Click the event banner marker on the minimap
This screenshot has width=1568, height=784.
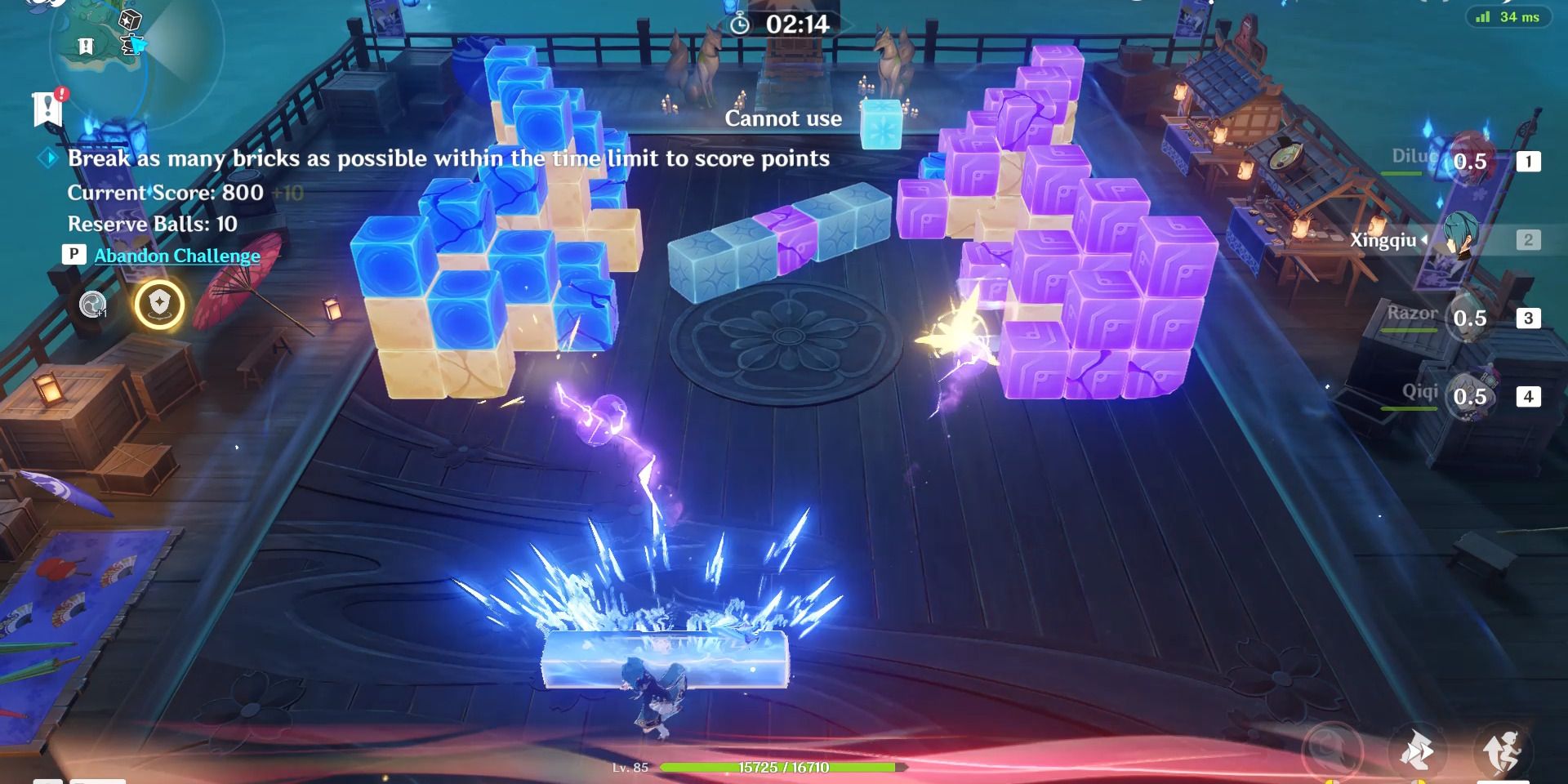click(86, 47)
